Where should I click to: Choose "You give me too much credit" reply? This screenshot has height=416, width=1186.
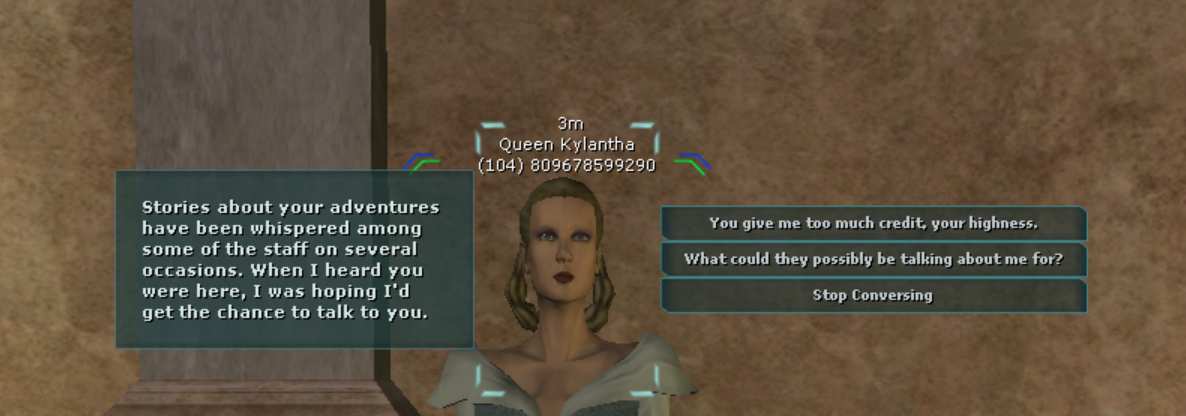(x=873, y=223)
